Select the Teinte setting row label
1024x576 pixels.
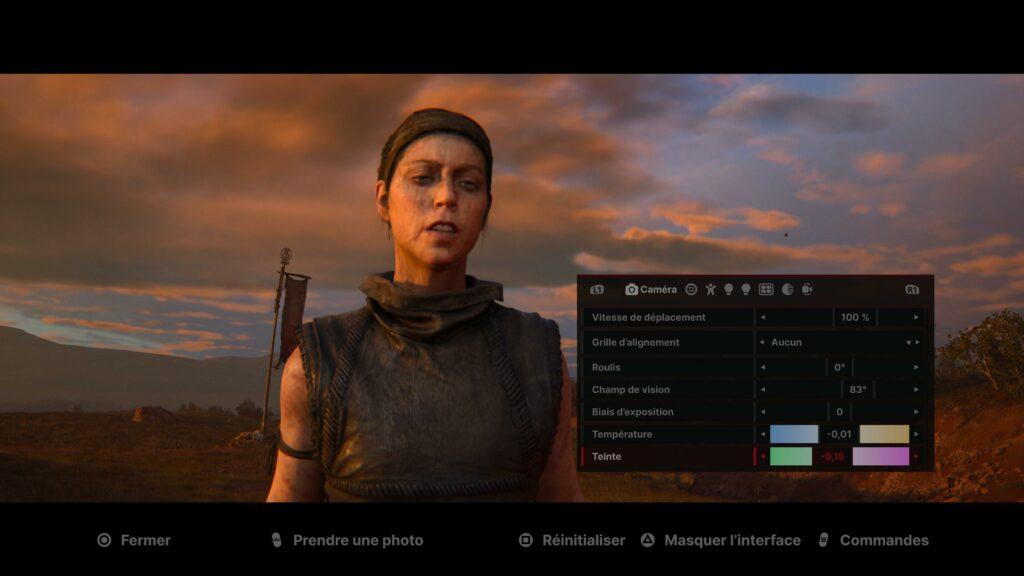607,456
